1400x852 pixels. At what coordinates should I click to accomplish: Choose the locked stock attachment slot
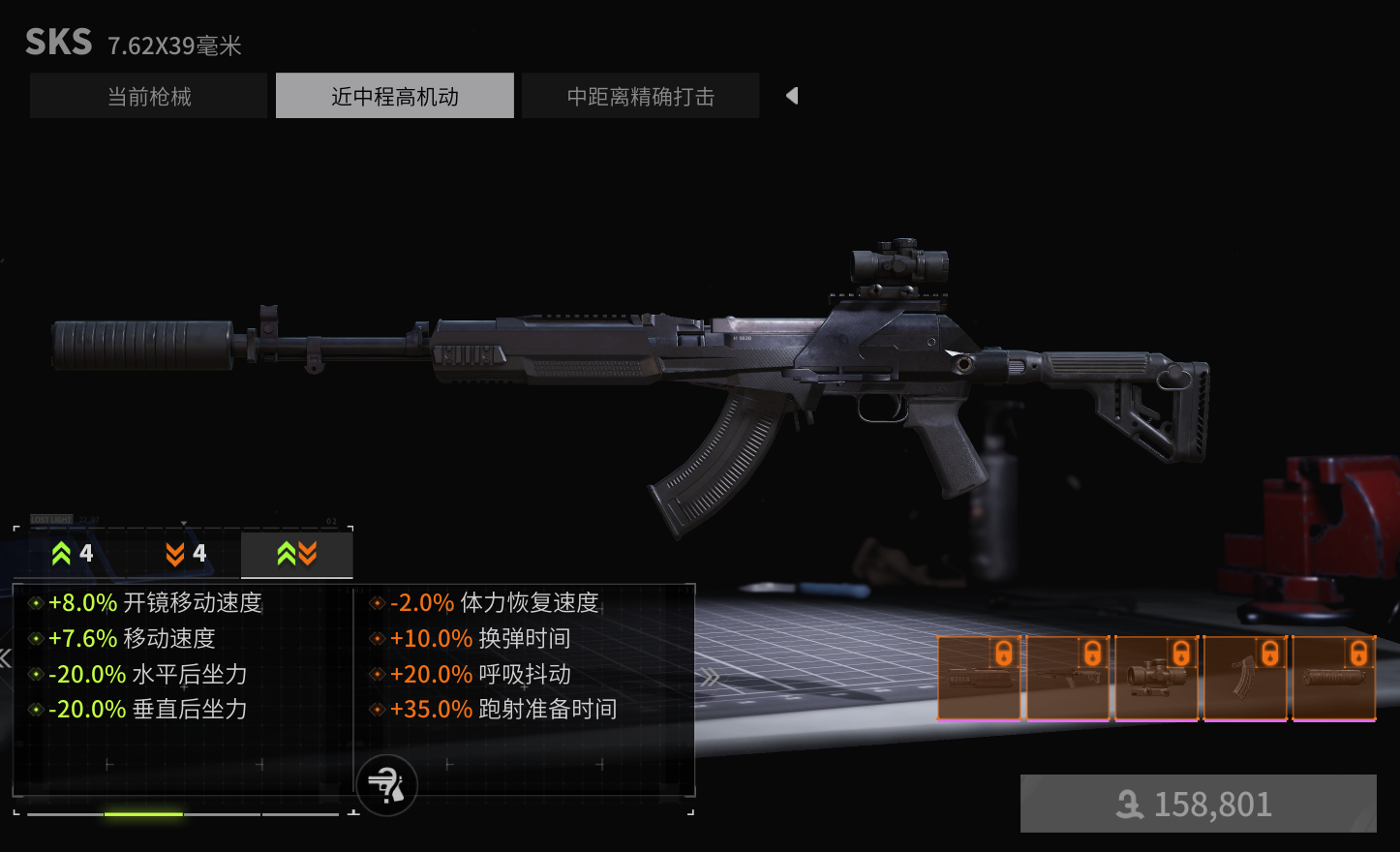pos(1068,678)
